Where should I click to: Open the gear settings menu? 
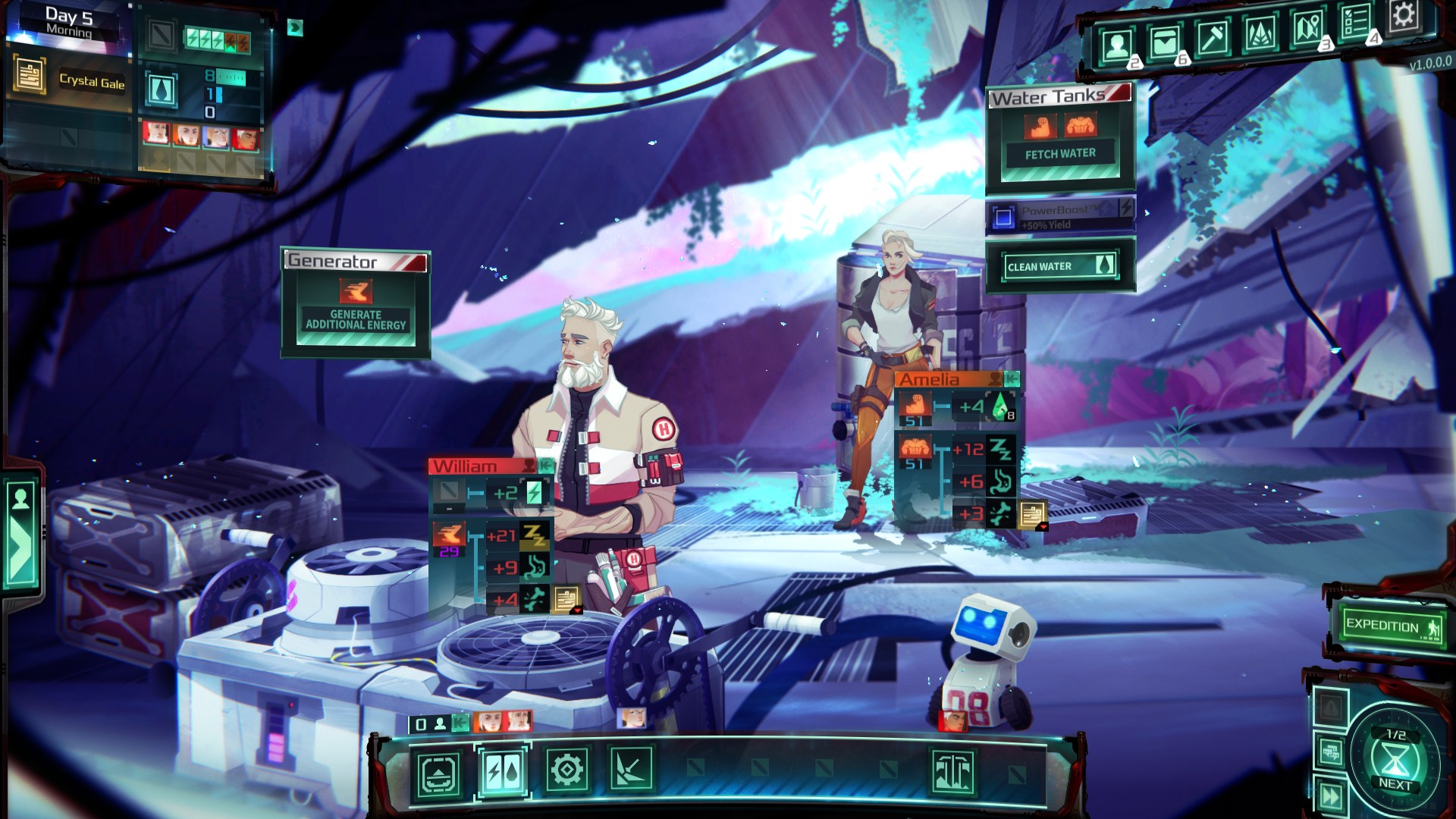pos(1403,15)
